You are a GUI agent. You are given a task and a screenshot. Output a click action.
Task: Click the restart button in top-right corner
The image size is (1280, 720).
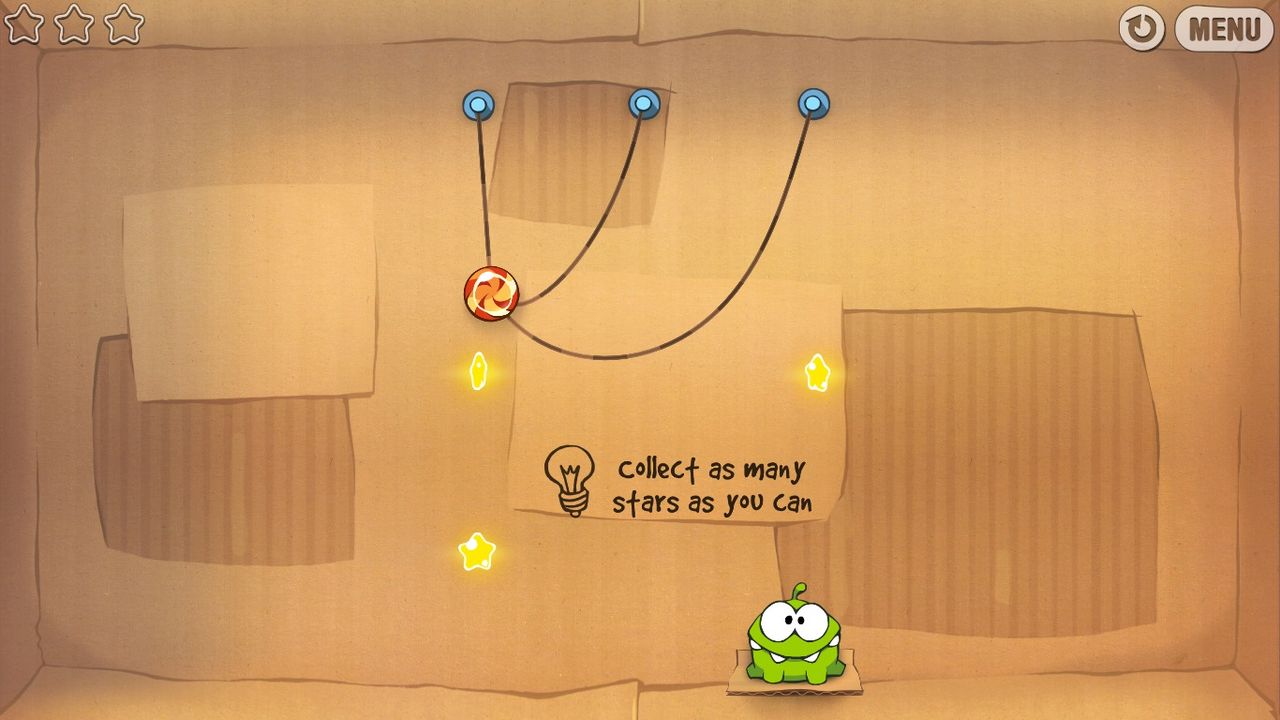(x=1141, y=27)
